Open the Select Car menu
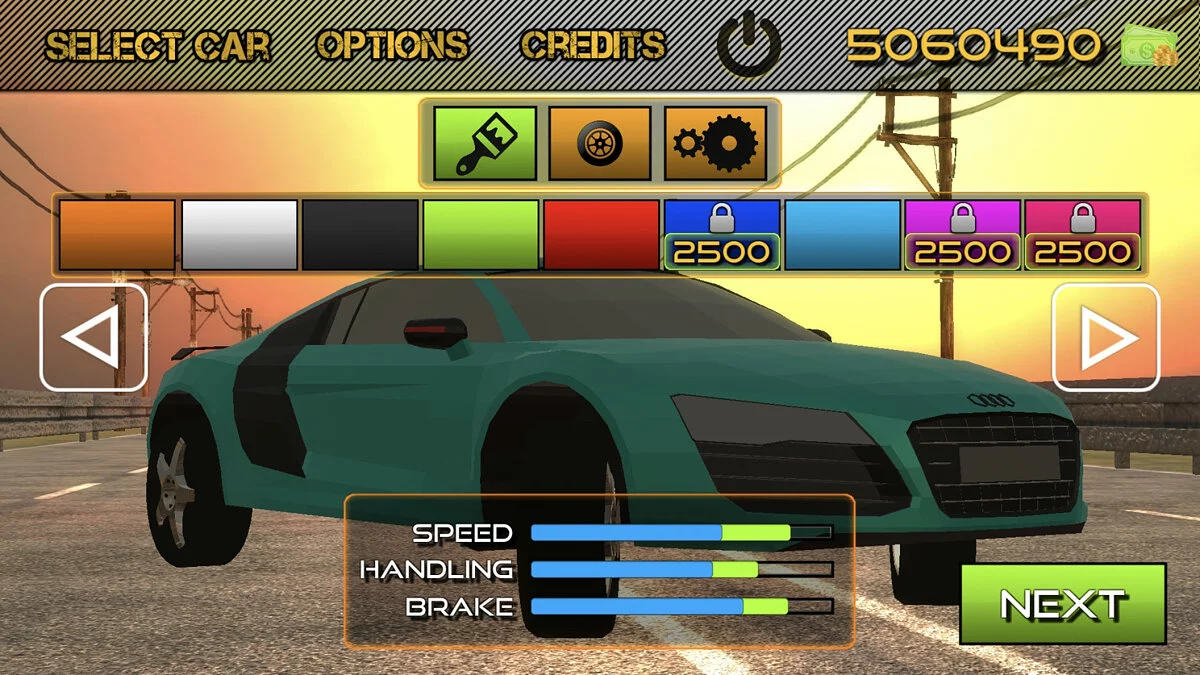 157,45
